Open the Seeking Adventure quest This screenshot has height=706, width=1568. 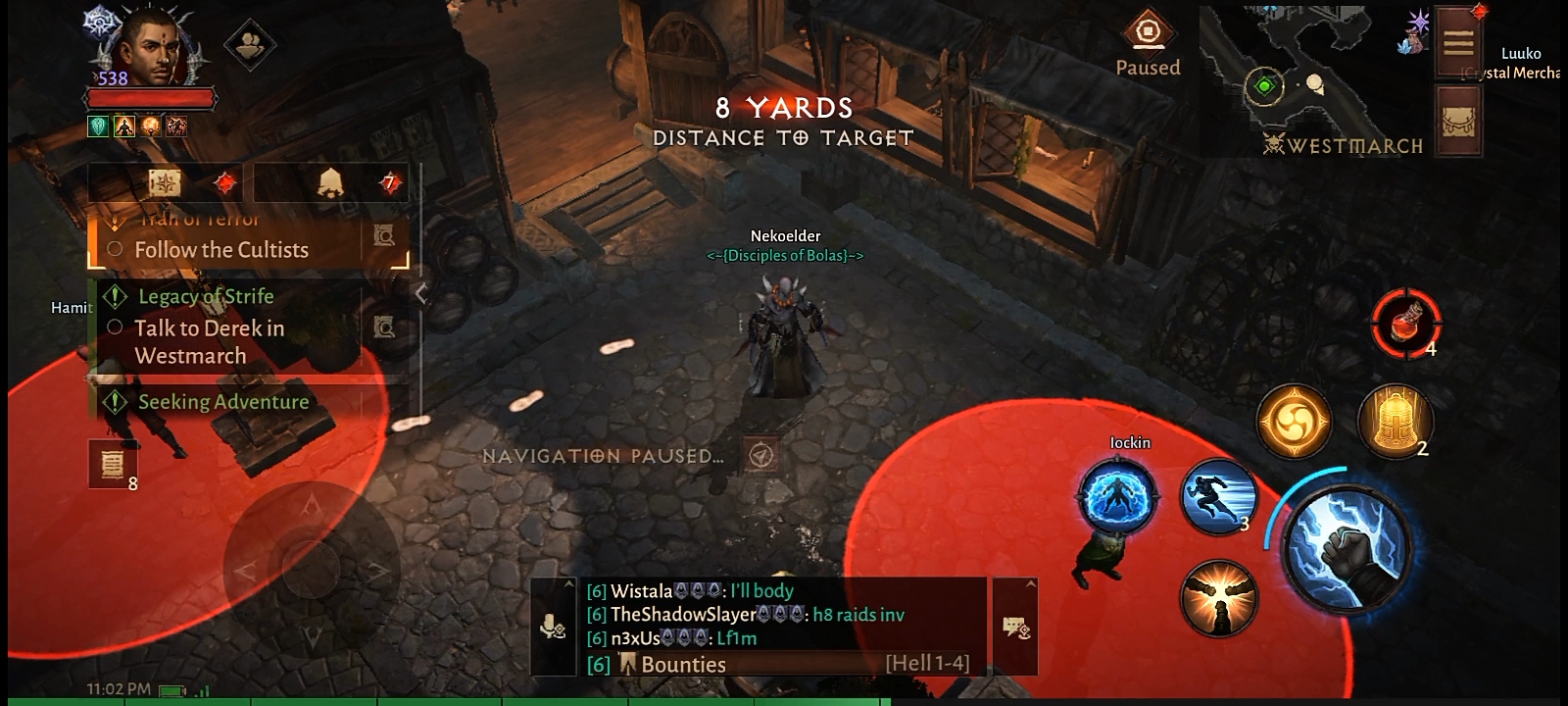223,402
